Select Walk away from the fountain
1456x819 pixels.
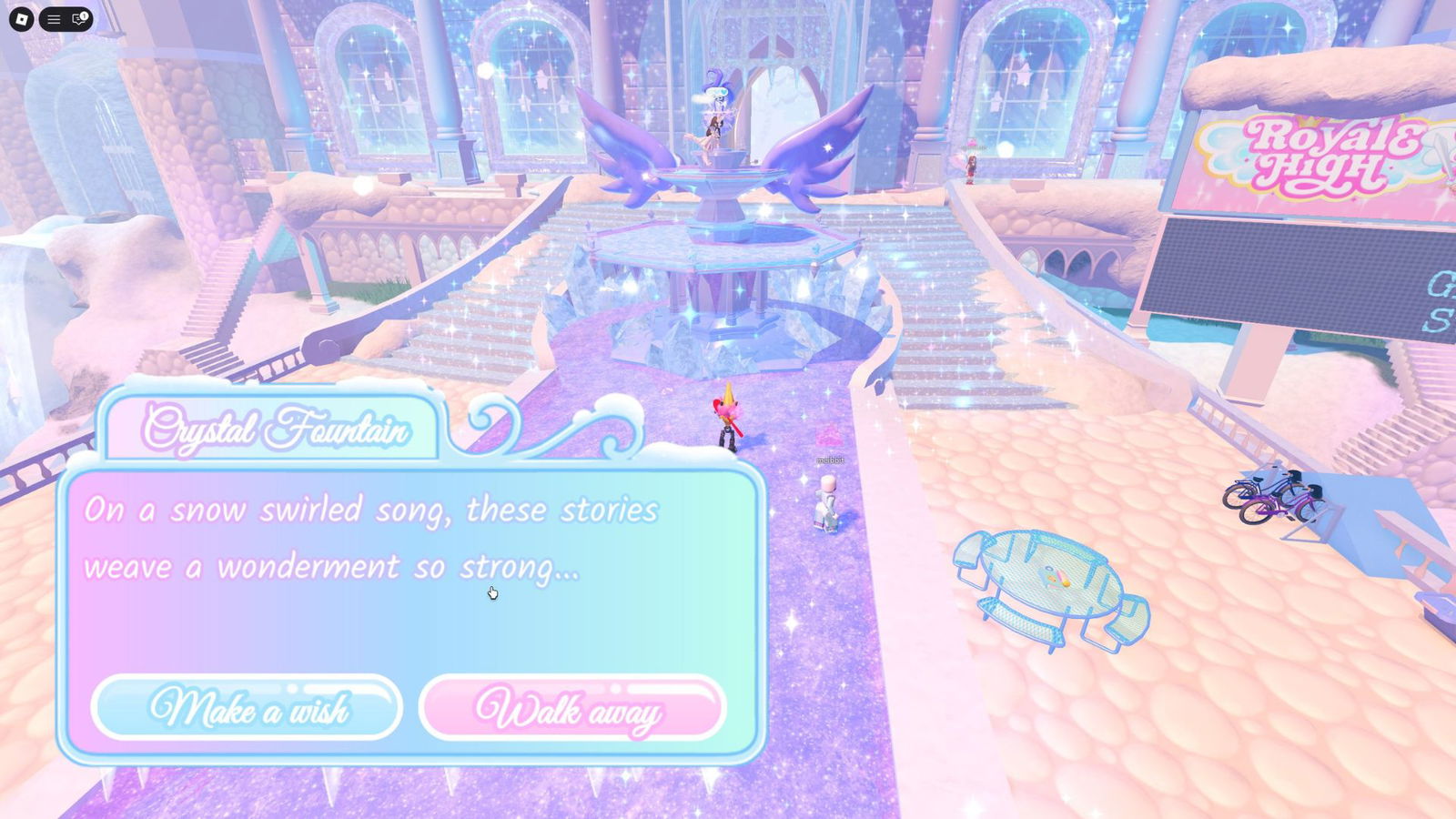click(571, 708)
